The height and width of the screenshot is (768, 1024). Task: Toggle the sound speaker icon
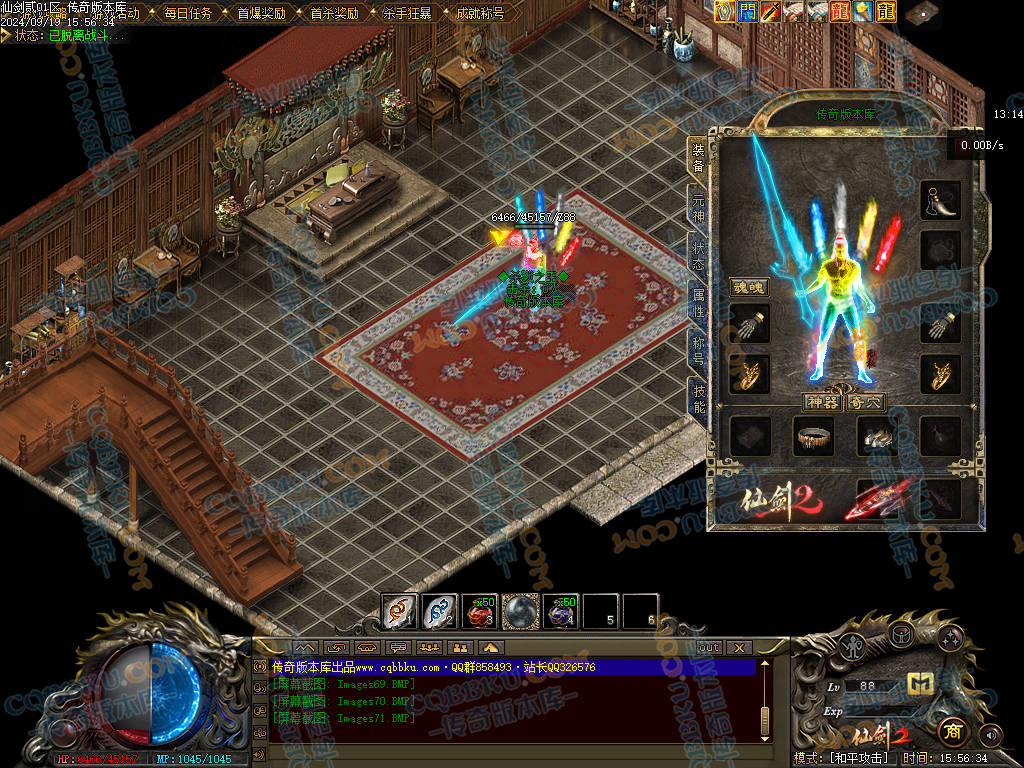coord(991,735)
